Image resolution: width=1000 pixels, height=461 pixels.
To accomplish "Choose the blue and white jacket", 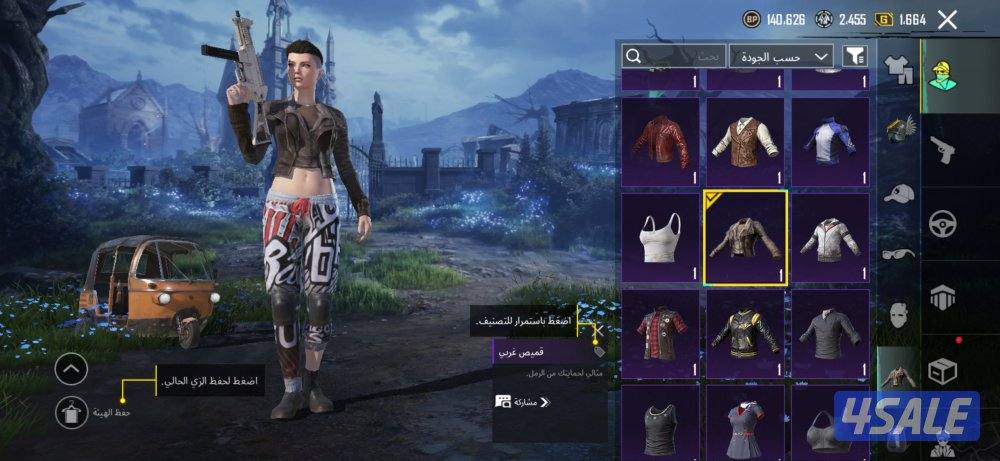I will (x=830, y=141).
